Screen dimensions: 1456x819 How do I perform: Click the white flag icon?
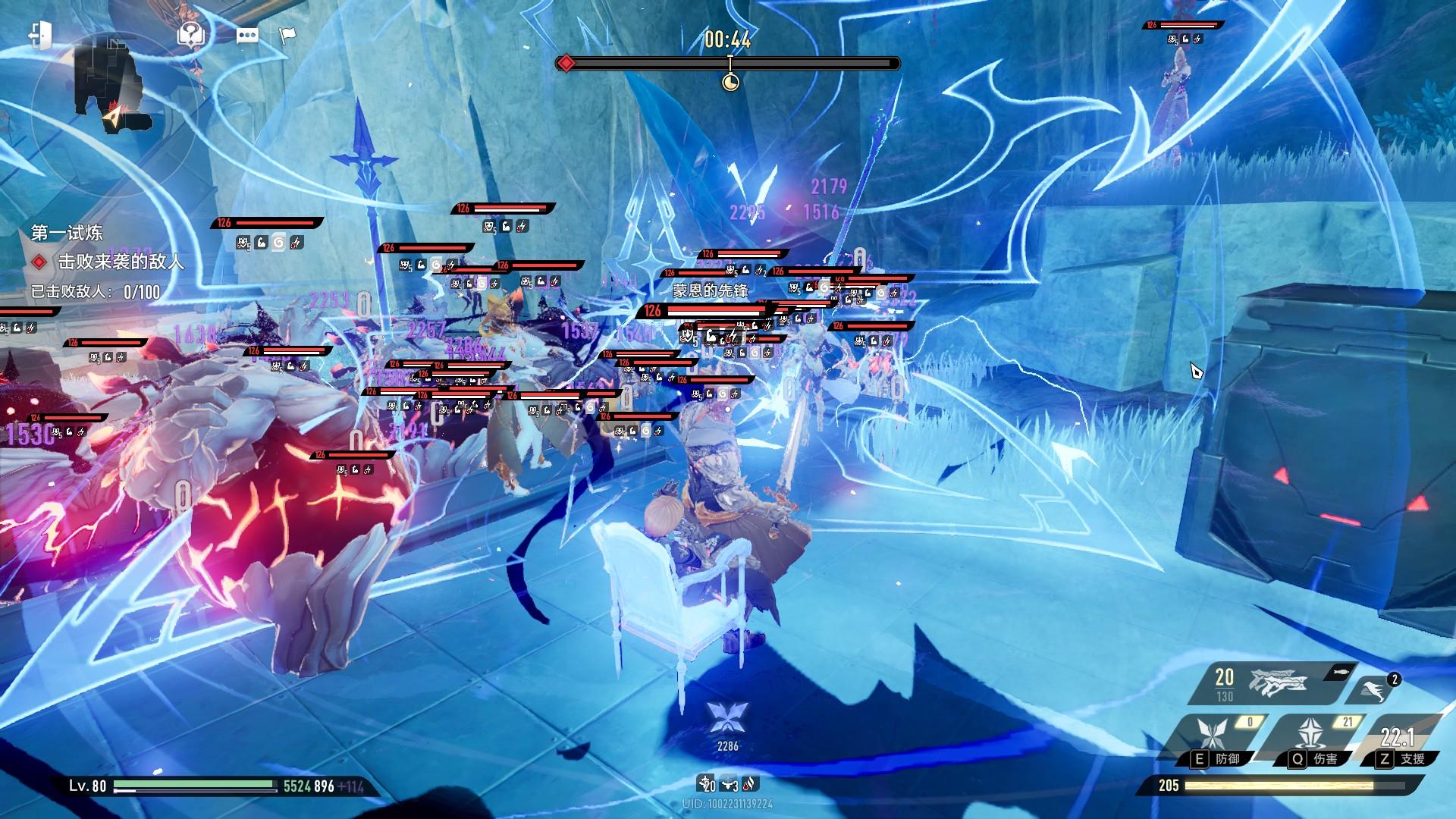[287, 35]
